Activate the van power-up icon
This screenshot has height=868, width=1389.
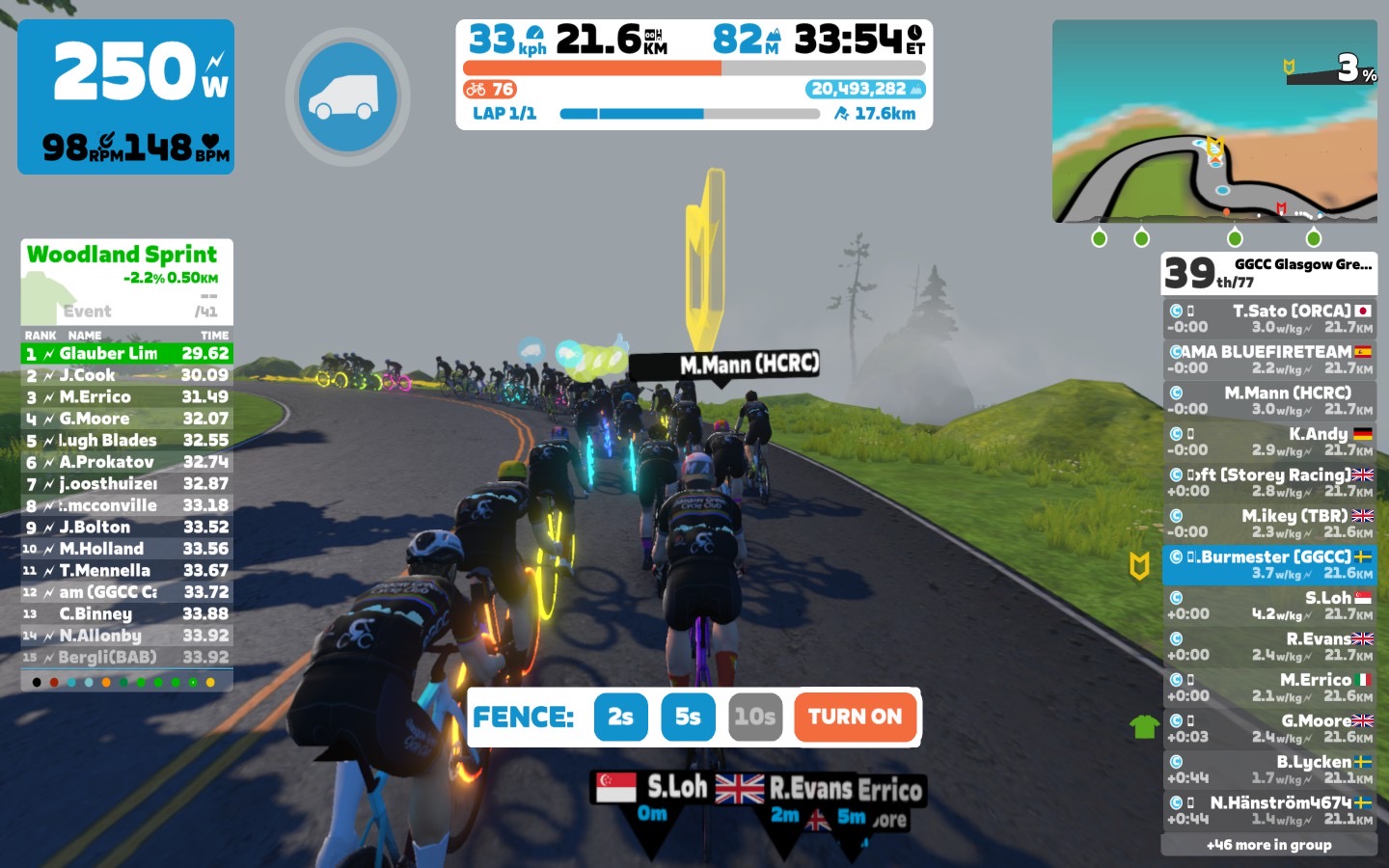click(347, 96)
